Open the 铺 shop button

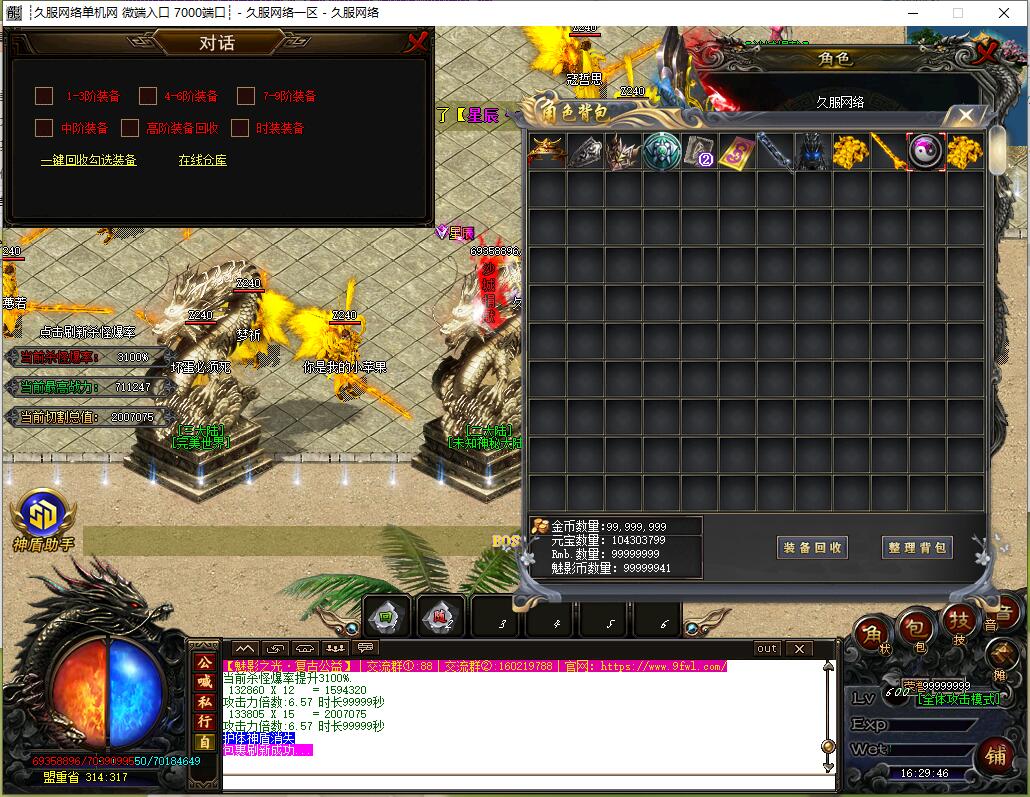click(x=996, y=754)
